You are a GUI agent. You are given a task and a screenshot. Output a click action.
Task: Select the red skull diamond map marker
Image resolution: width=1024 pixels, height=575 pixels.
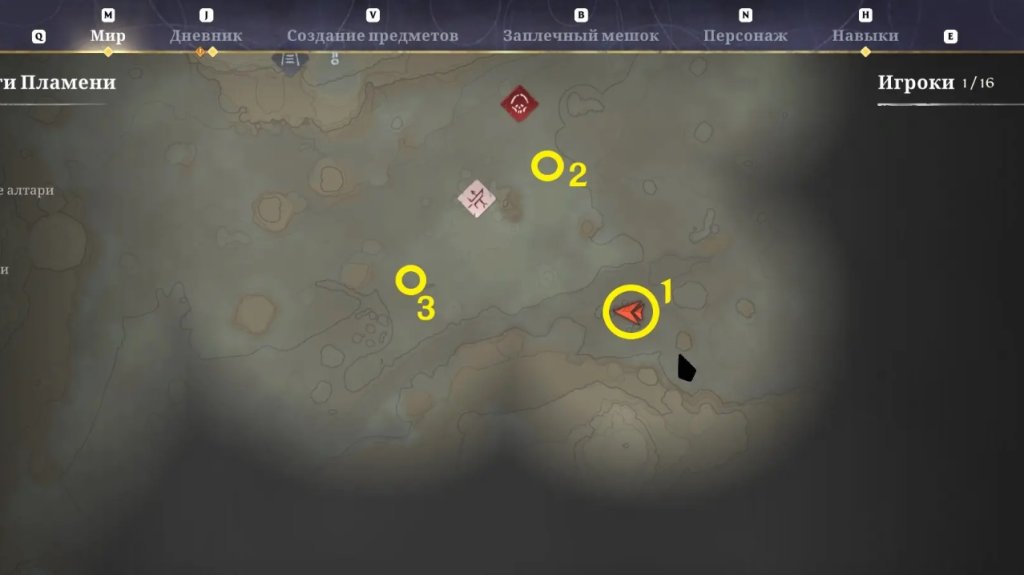click(x=520, y=103)
